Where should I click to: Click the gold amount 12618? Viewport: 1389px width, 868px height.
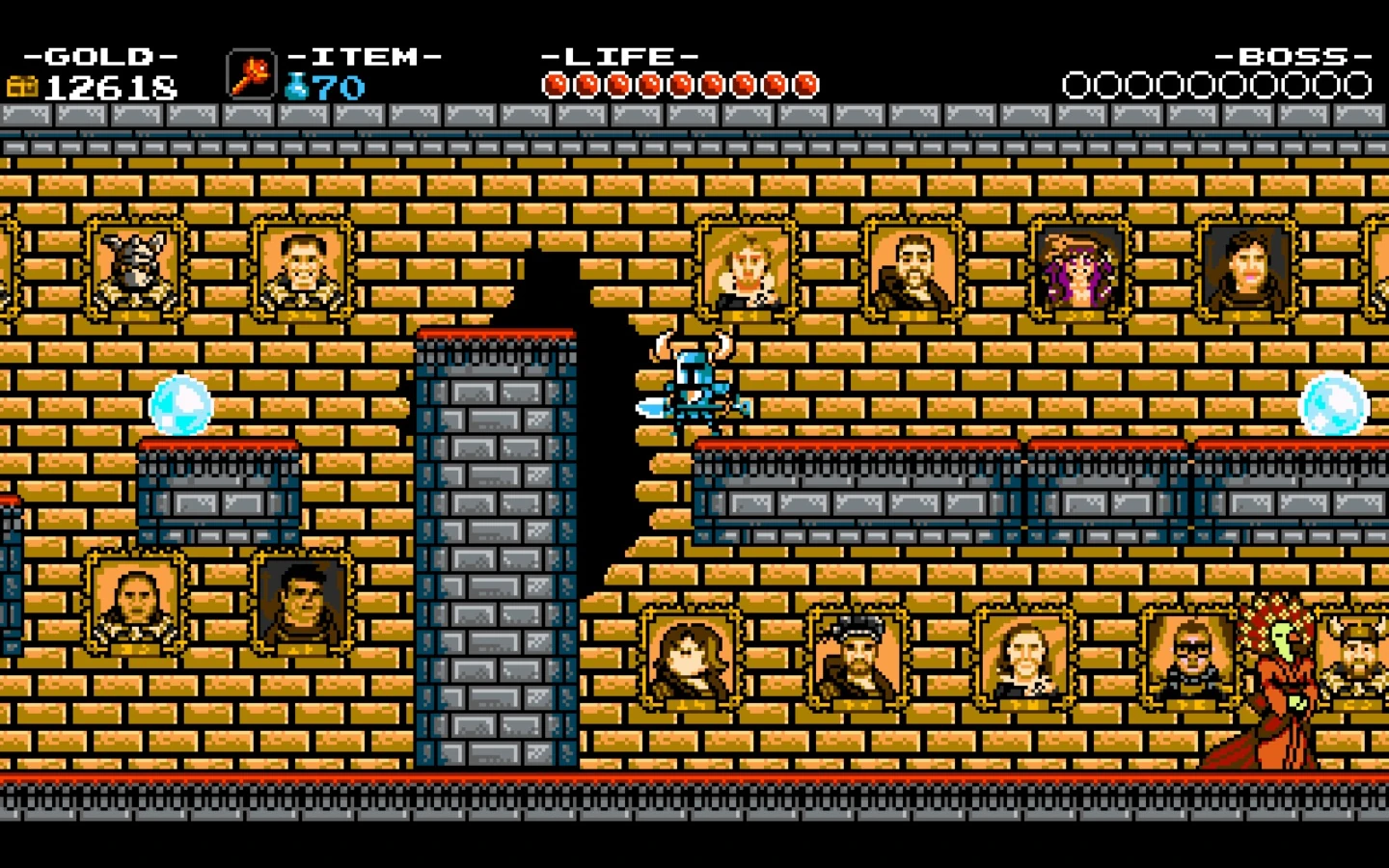click(111, 87)
